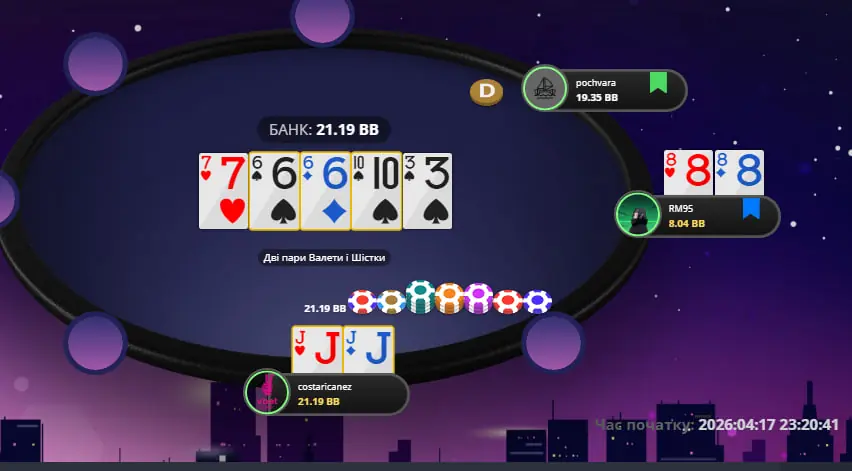Screen dimensions: 852x471
Task: Click the blue bookmark tag on RM95
Action: [x=750, y=209]
